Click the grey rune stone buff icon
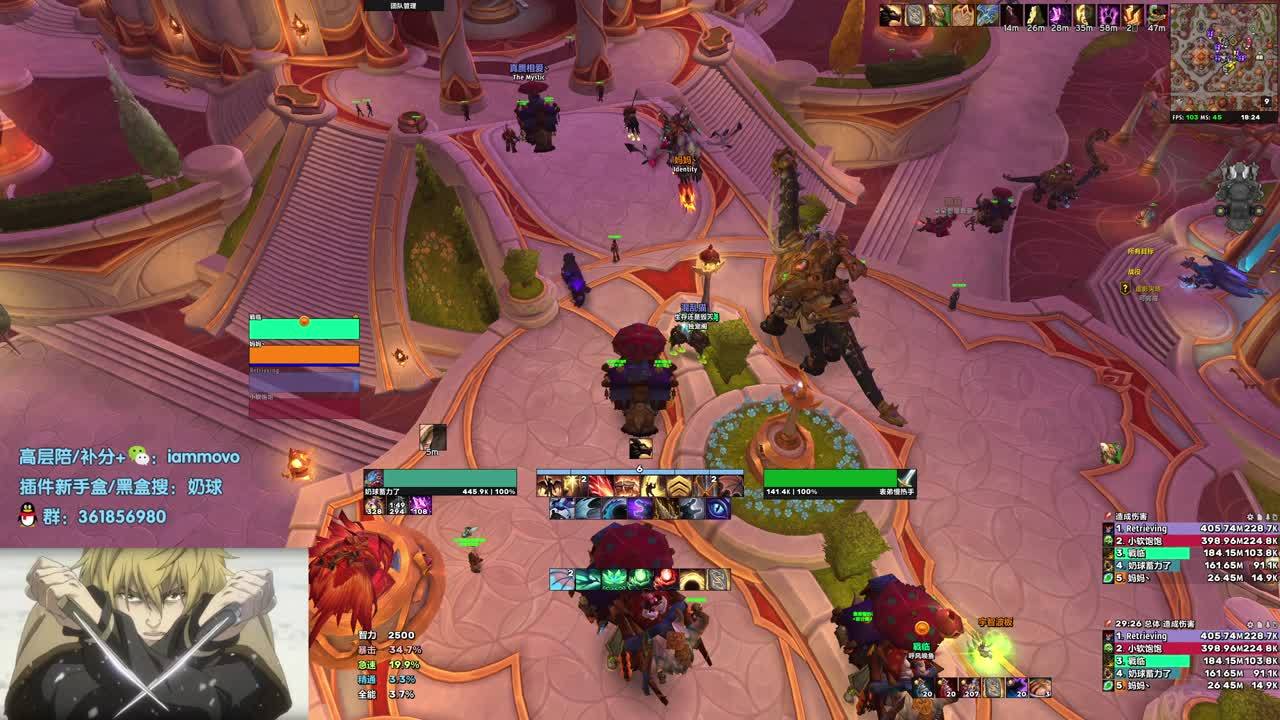 (x=915, y=15)
